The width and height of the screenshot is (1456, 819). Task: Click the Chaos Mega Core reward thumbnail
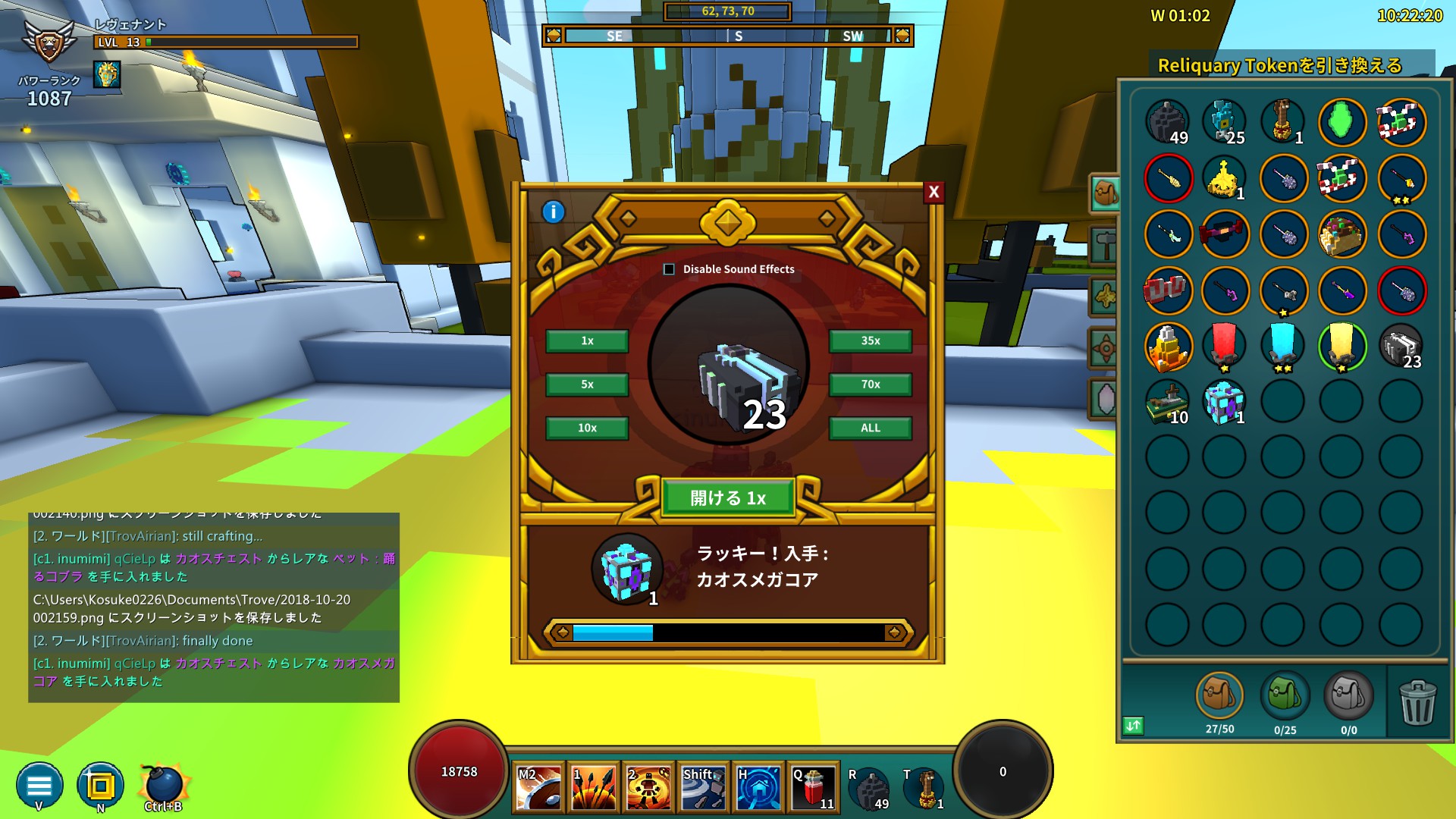[x=626, y=570]
